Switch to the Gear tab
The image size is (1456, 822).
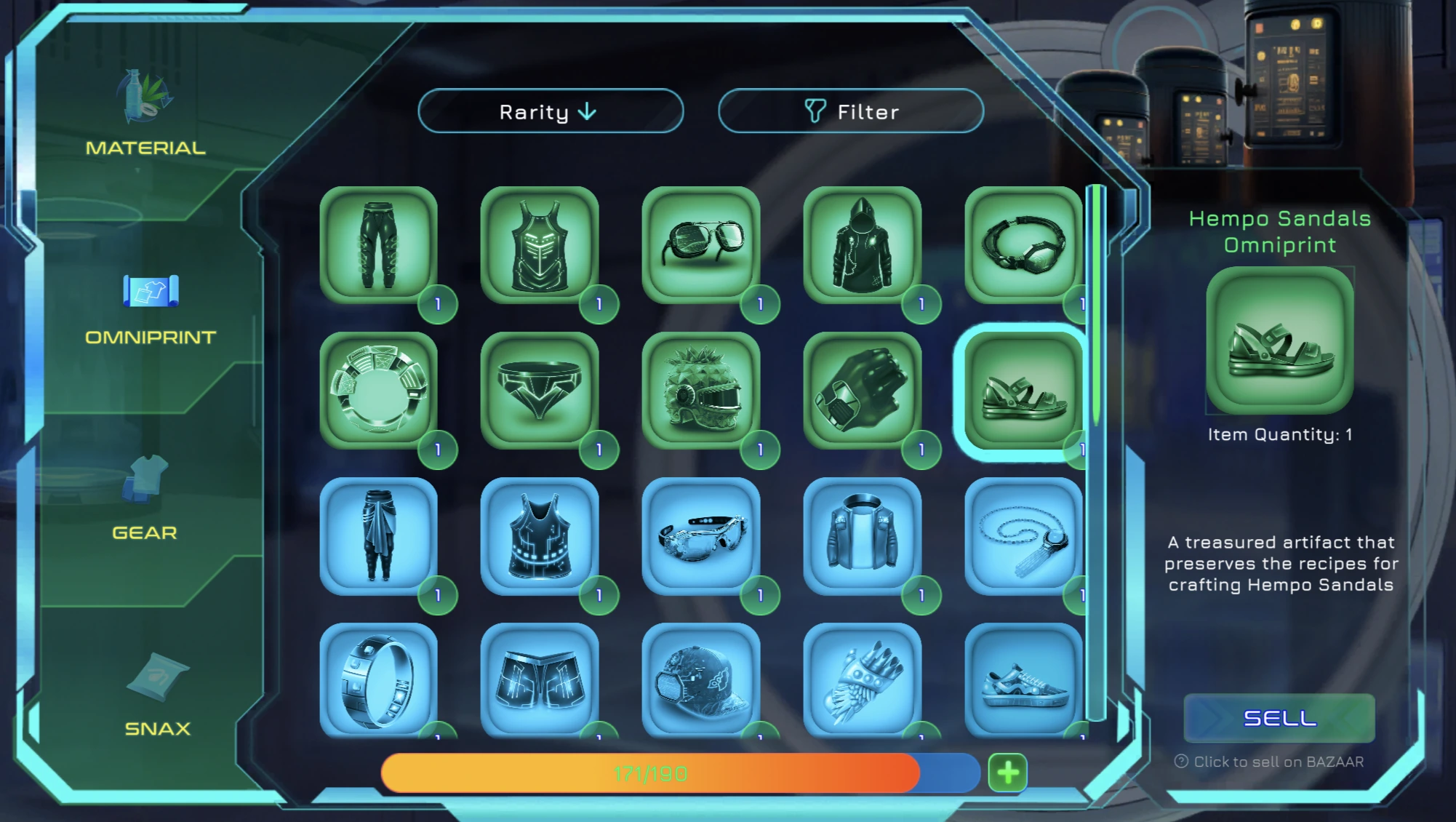tap(145, 498)
